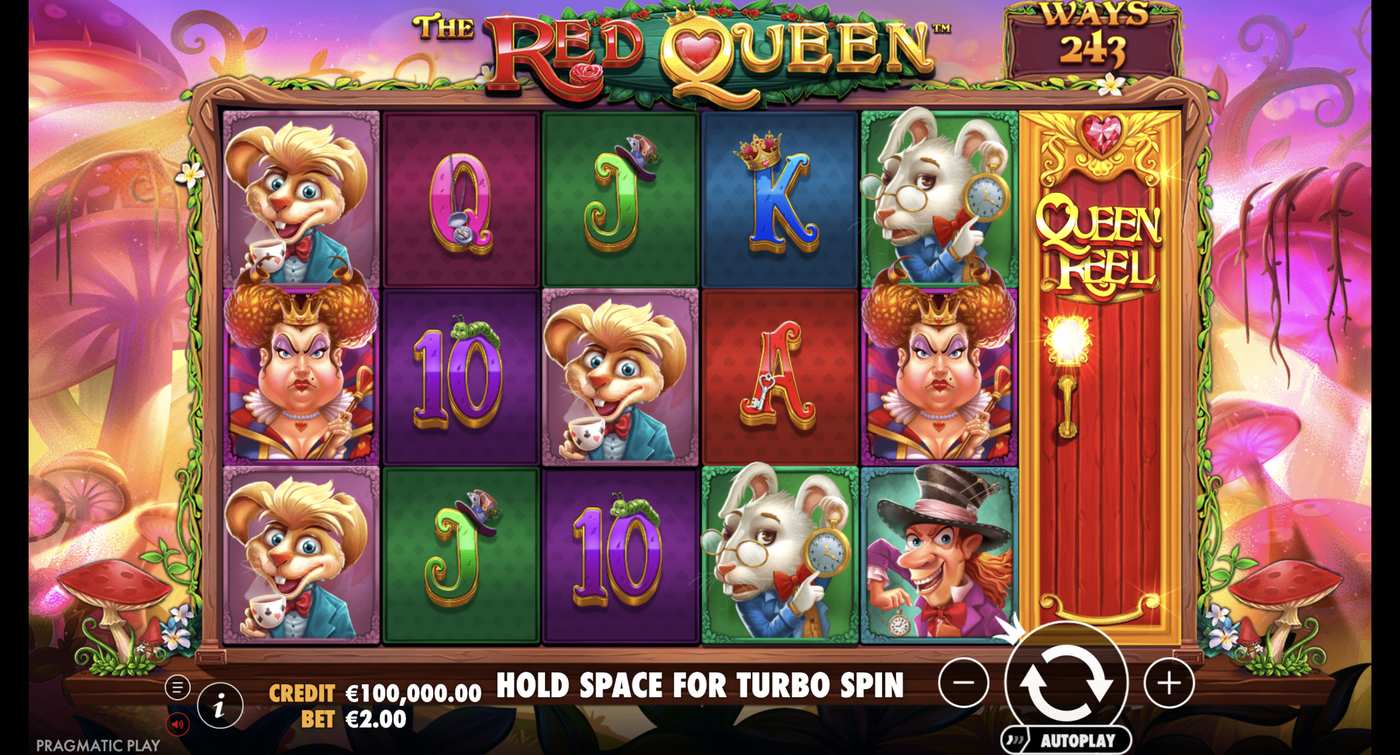Open the hamburger game menu
Viewport: 1400px width, 755px height.
pyautogui.click(x=176, y=688)
